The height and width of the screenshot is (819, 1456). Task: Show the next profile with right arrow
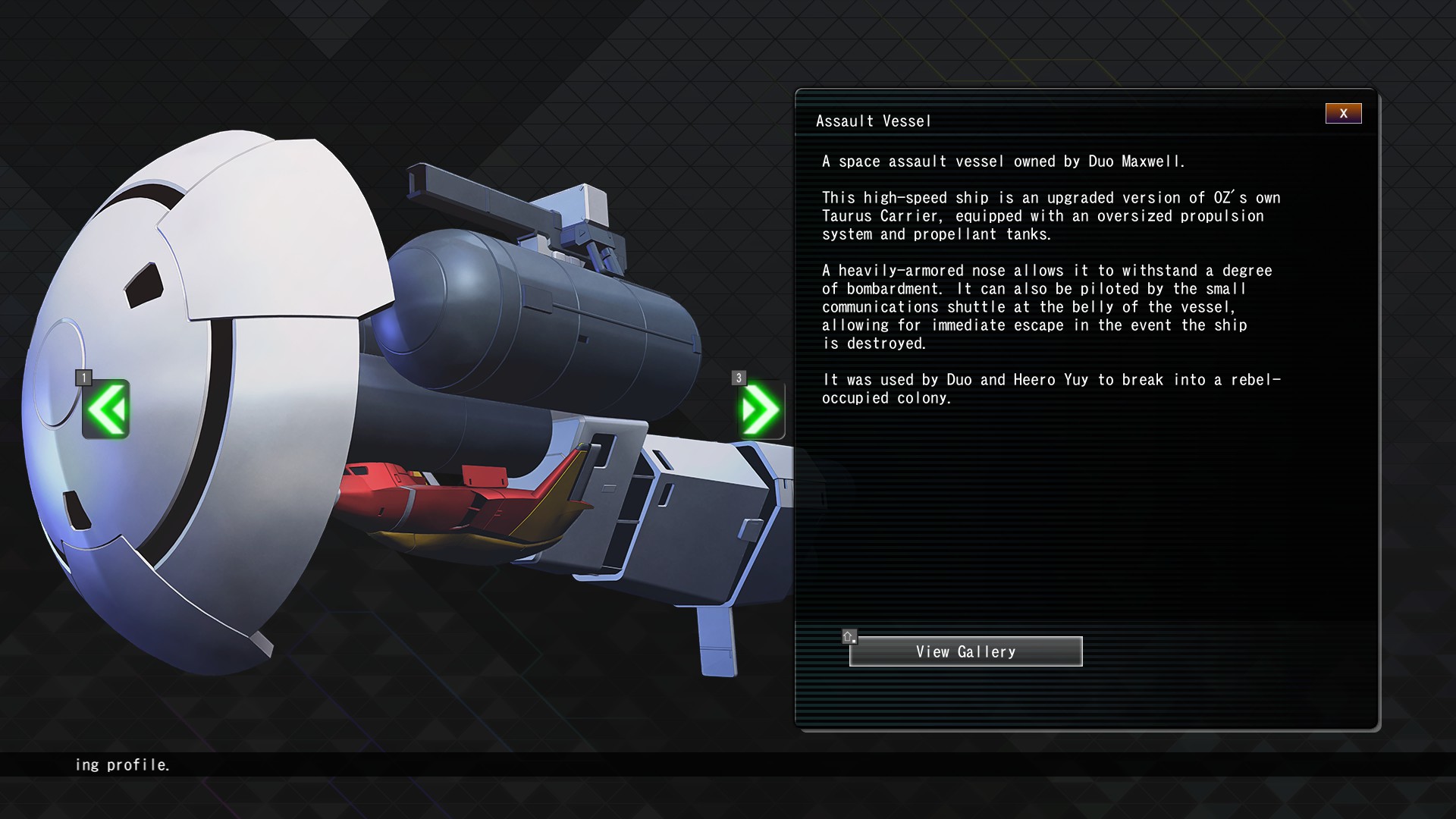coord(761,409)
